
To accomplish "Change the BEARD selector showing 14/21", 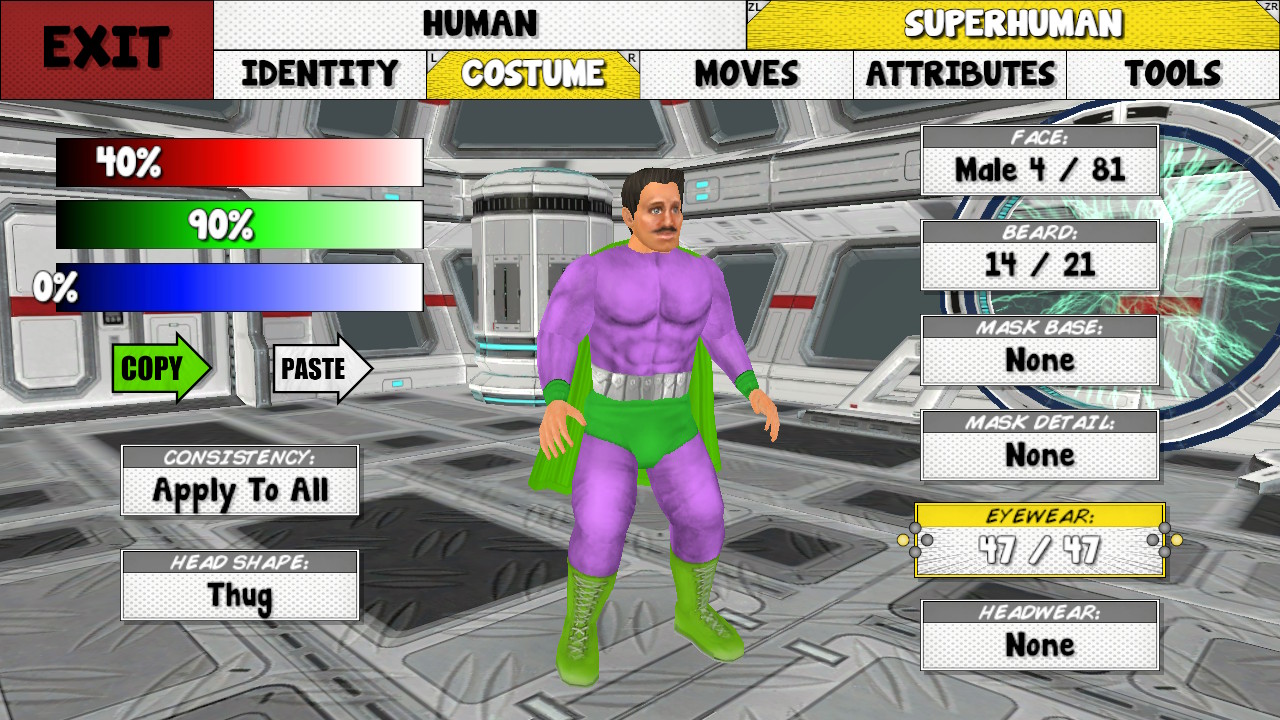I will (1040, 253).
